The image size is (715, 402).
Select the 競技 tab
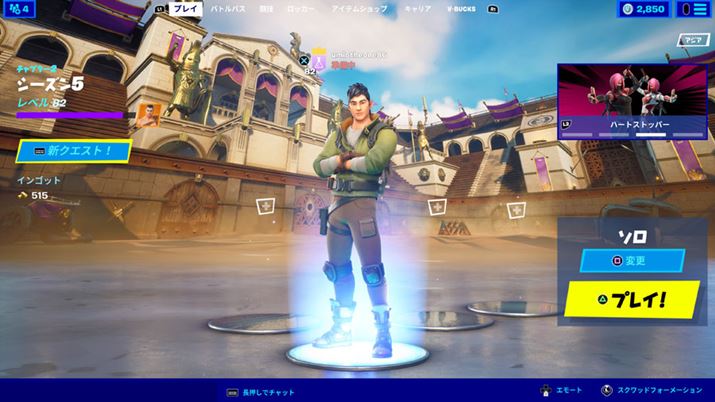coord(266,8)
